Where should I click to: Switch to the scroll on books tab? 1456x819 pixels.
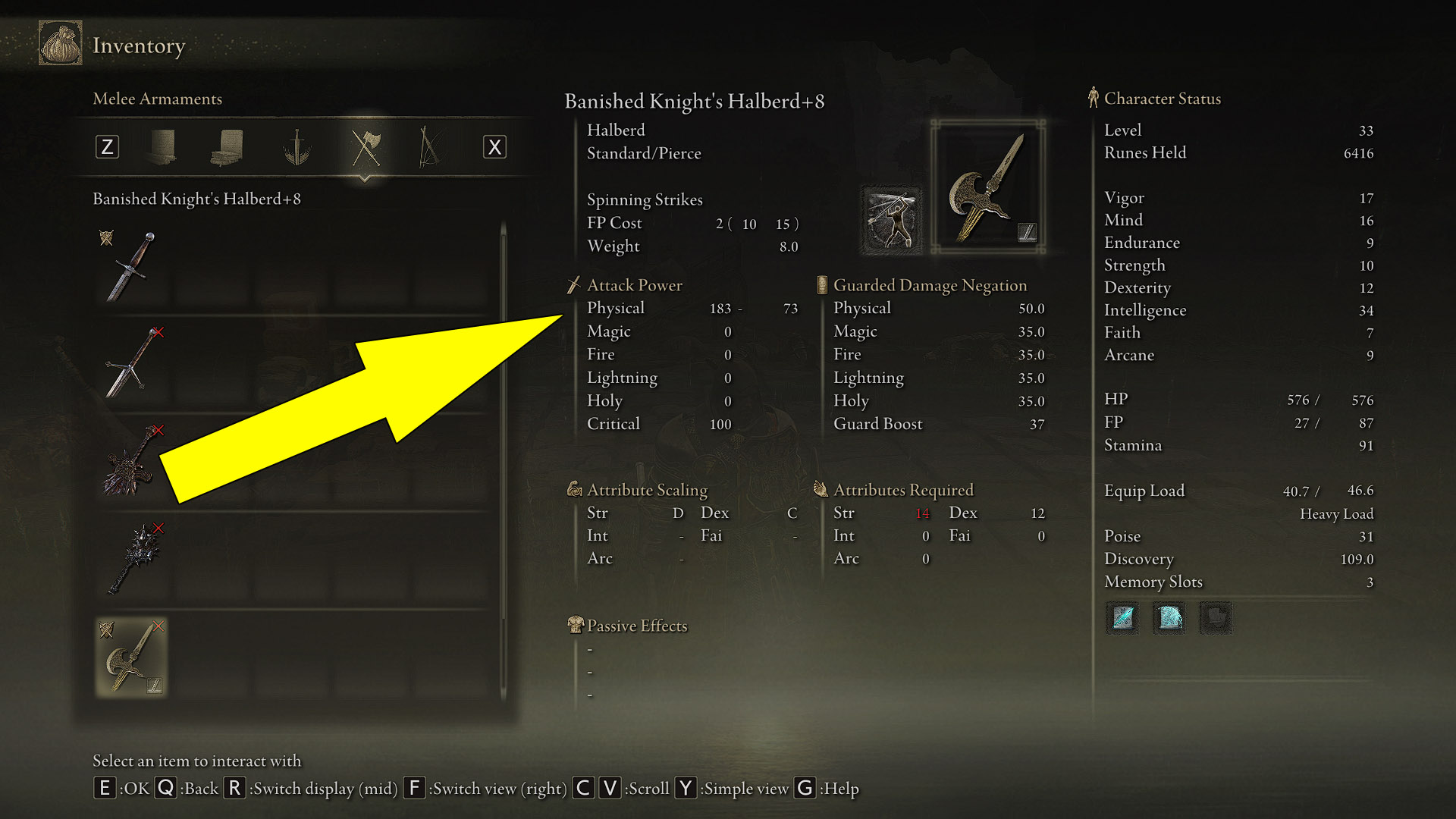tap(227, 147)
